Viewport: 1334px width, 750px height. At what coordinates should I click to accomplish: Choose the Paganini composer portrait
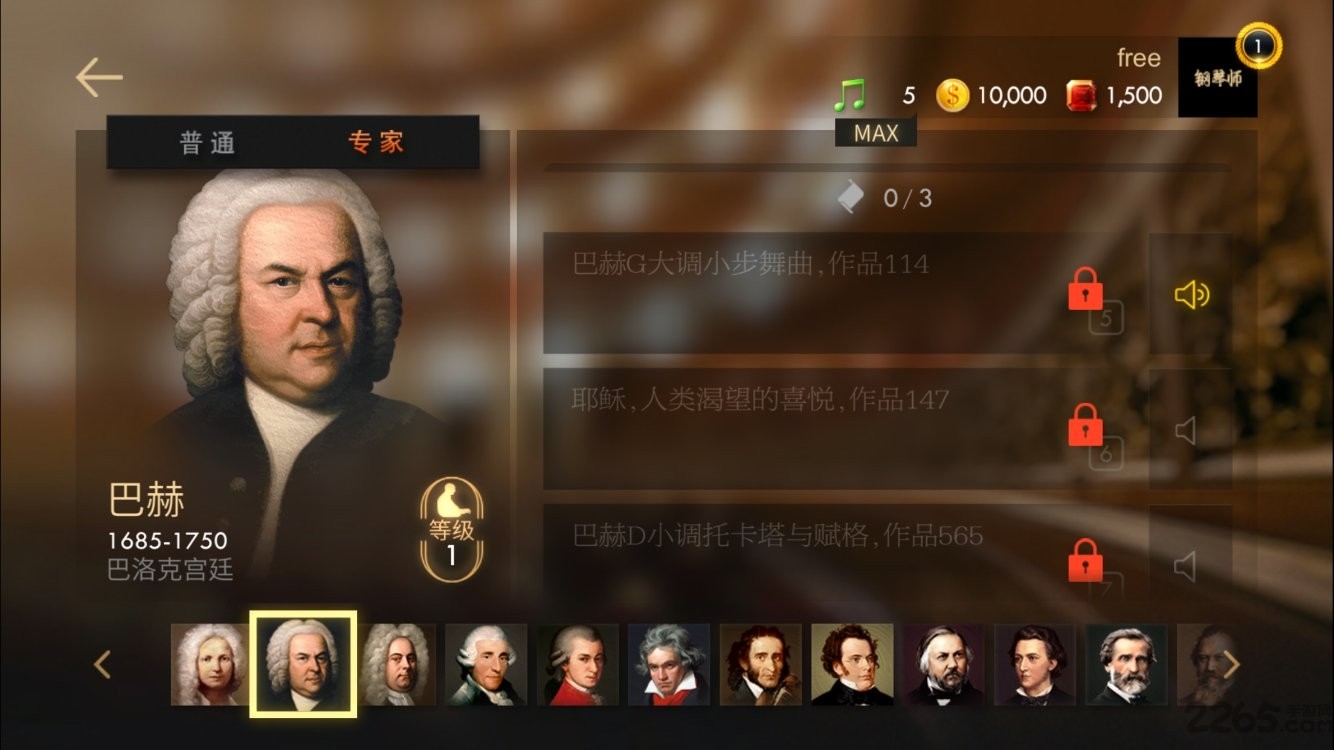point(760,664)
